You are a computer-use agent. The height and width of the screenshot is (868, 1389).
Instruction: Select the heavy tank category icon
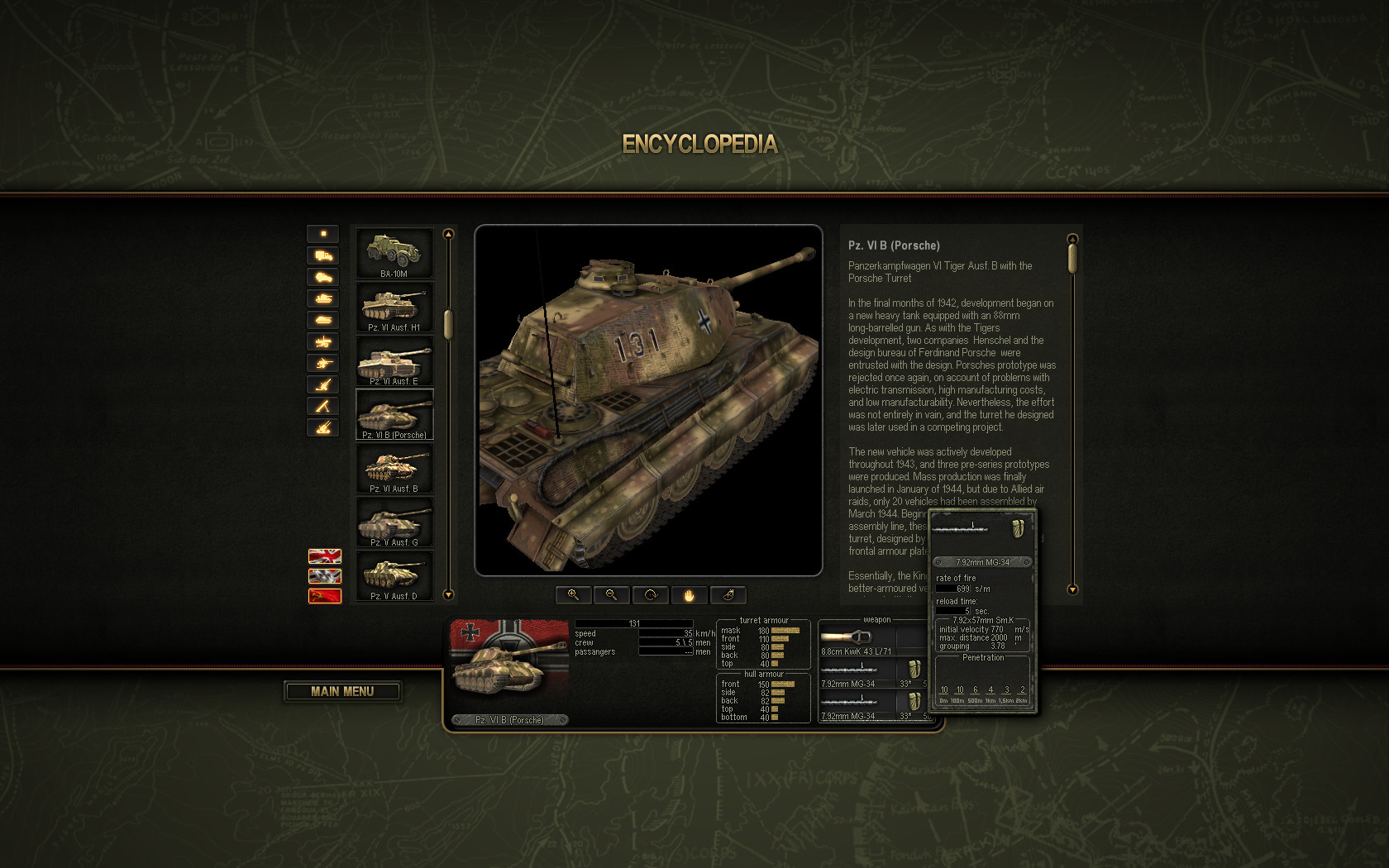tap(323, 320)
